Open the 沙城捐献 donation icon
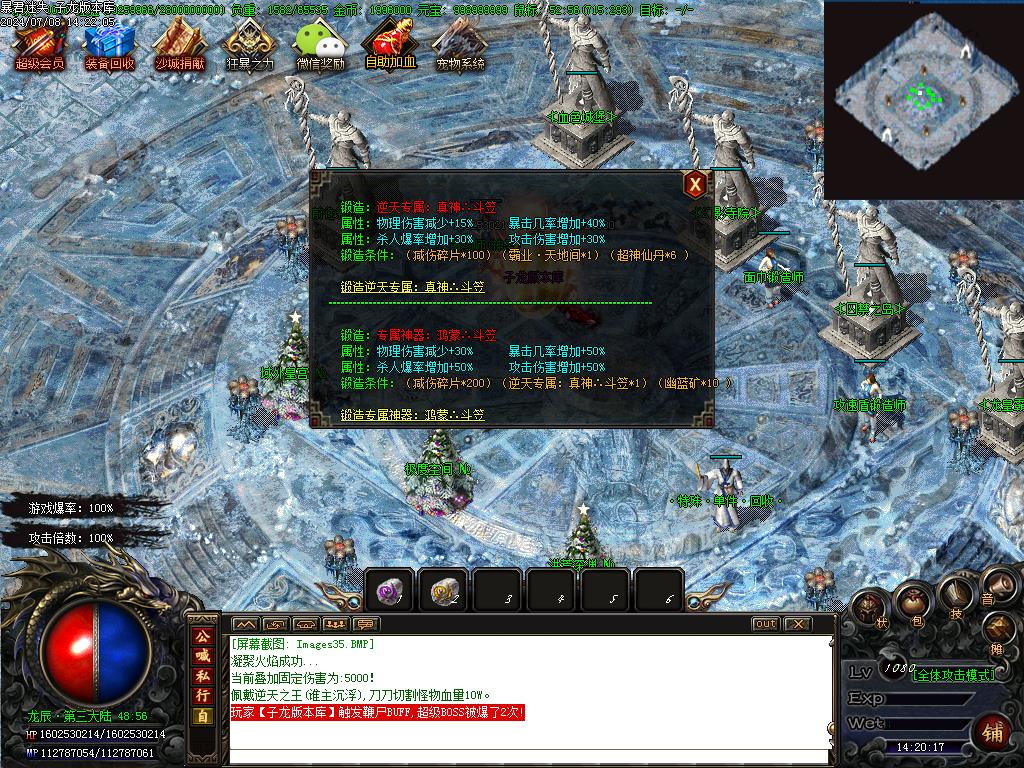Screen dimensions: 1024x768 click(x=179, y=47)
